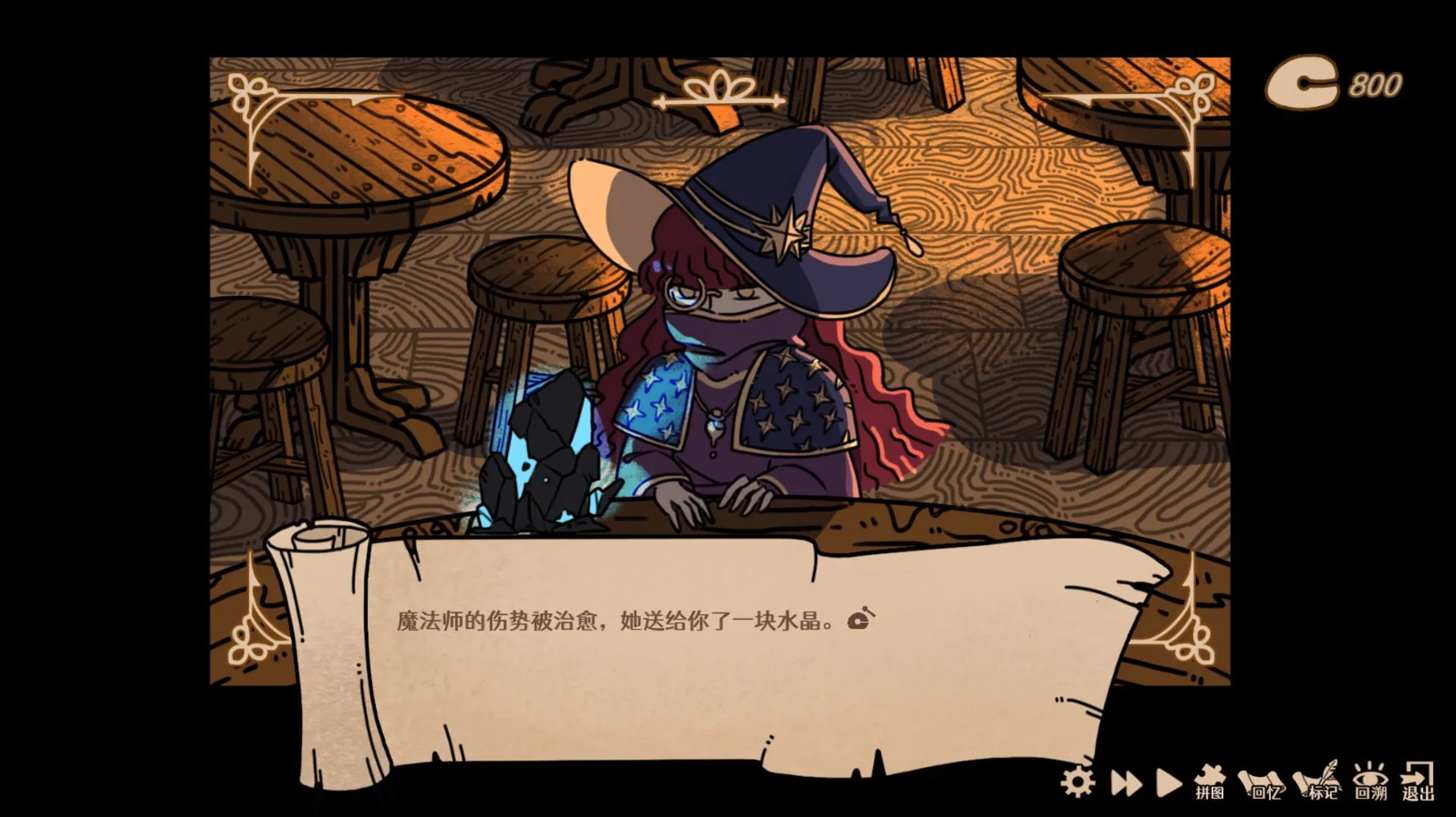Open the 拼图 puzzle collection icon
The width and height of the screenshot is (1456, 817).
click(x=1209, y=779)
